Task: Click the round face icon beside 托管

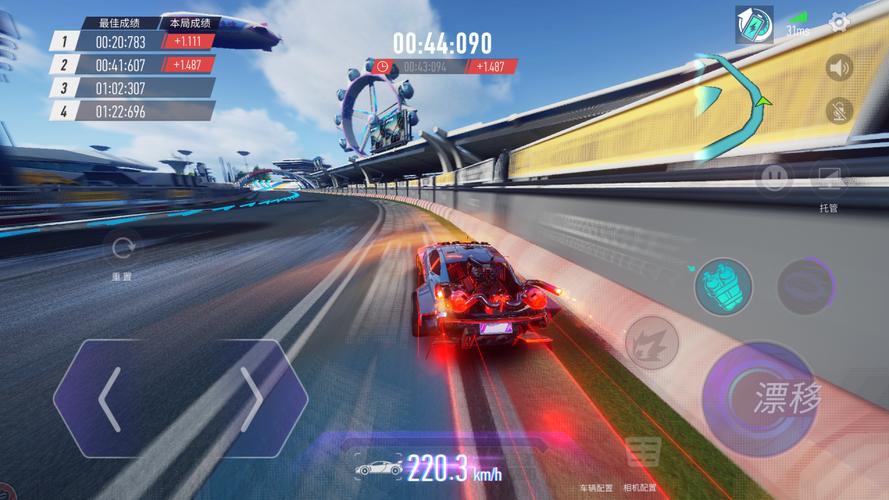Action: tap(774, 178)
